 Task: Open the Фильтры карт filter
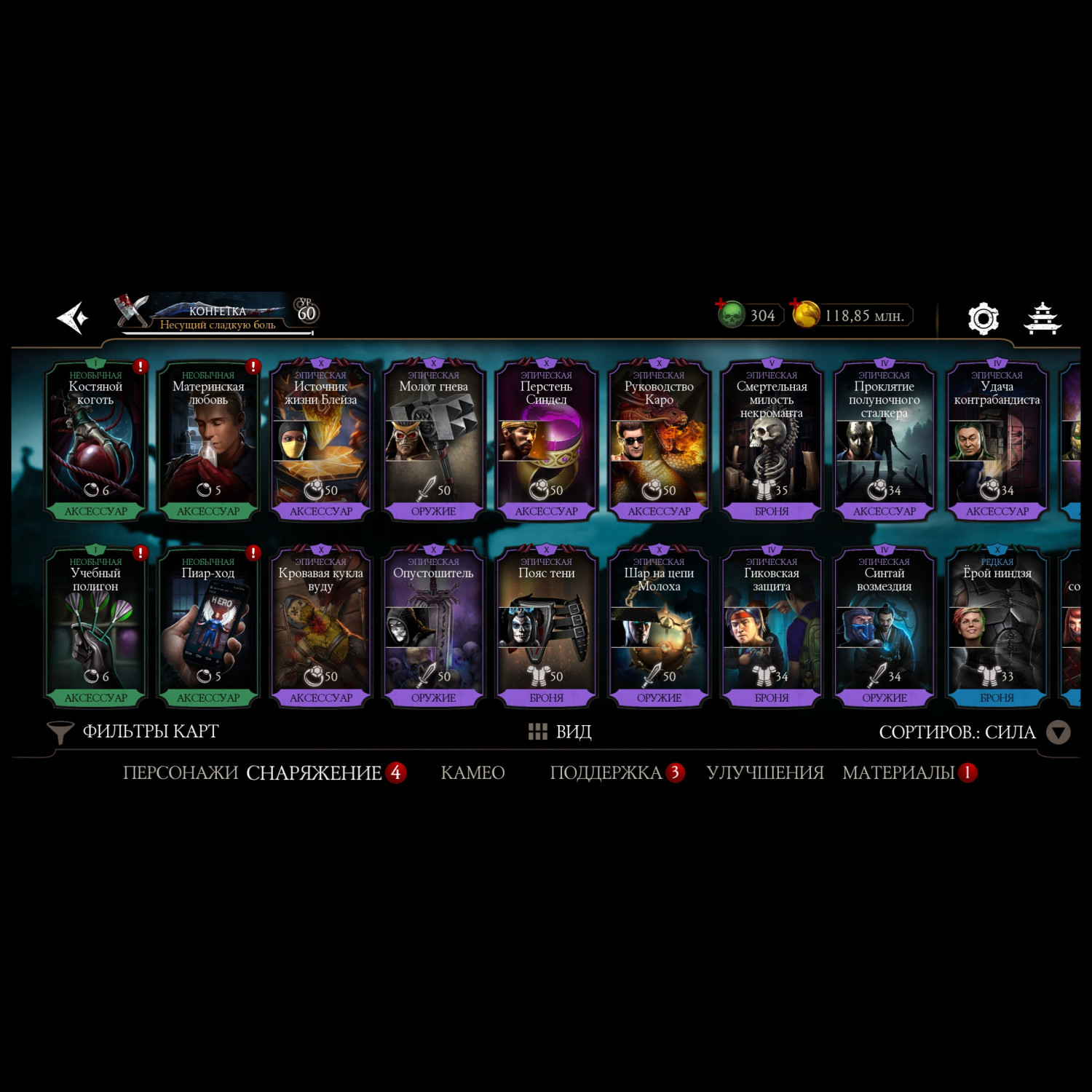point(134,732)
